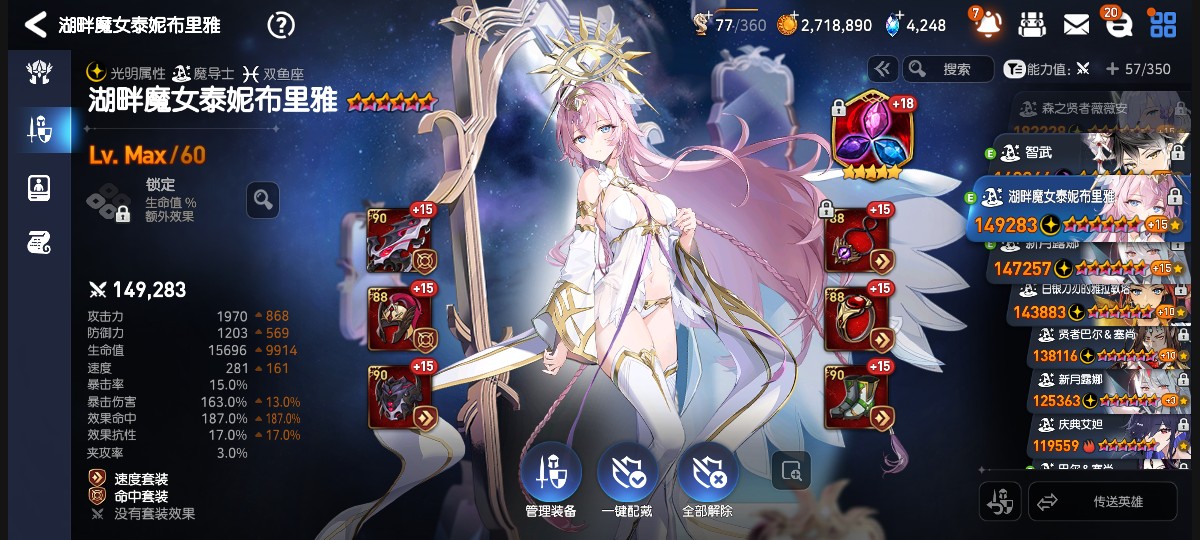Open the three-gem artifact slot

pos(867,135)
